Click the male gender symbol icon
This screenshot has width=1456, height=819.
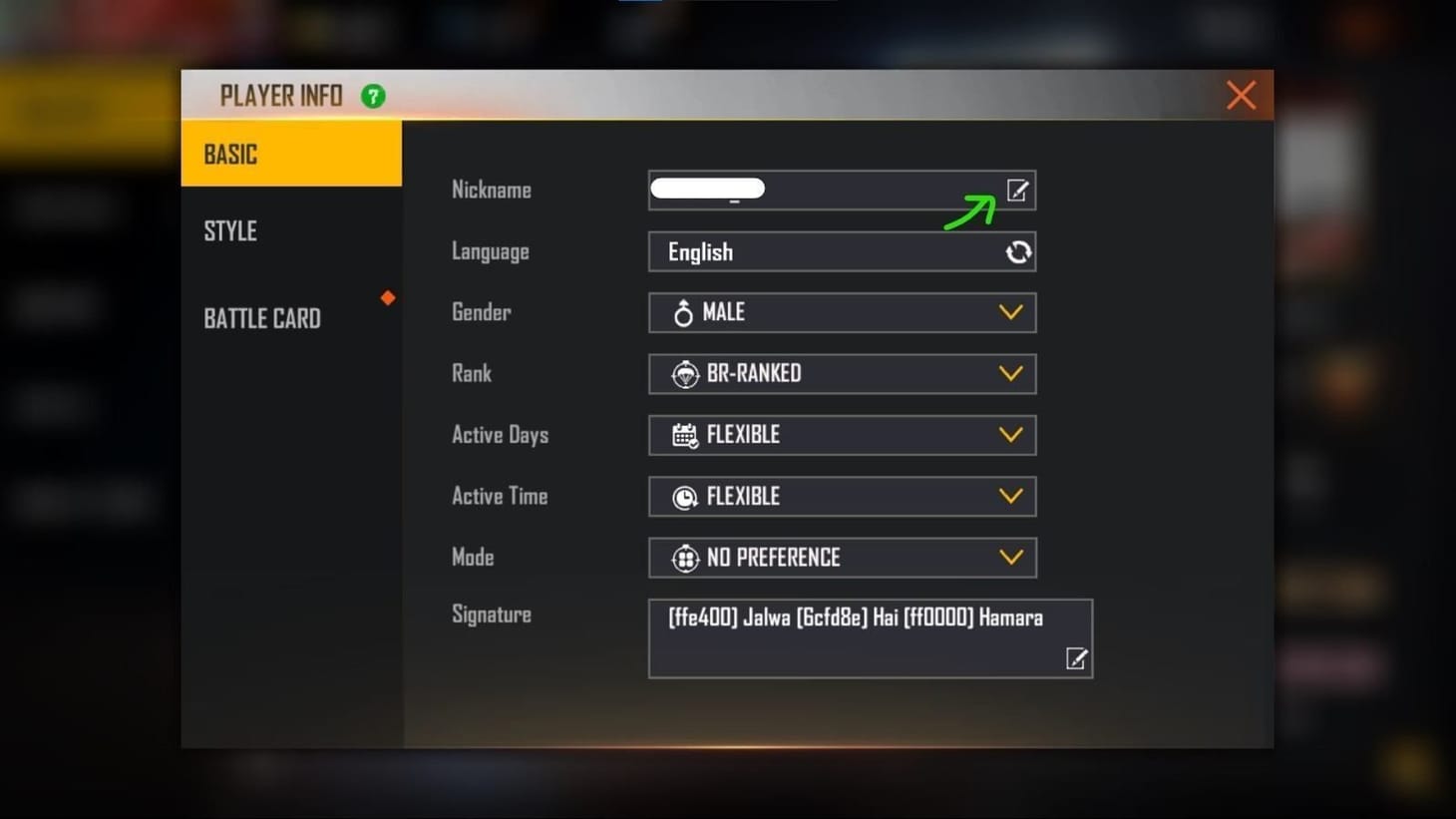click(684, 312)
